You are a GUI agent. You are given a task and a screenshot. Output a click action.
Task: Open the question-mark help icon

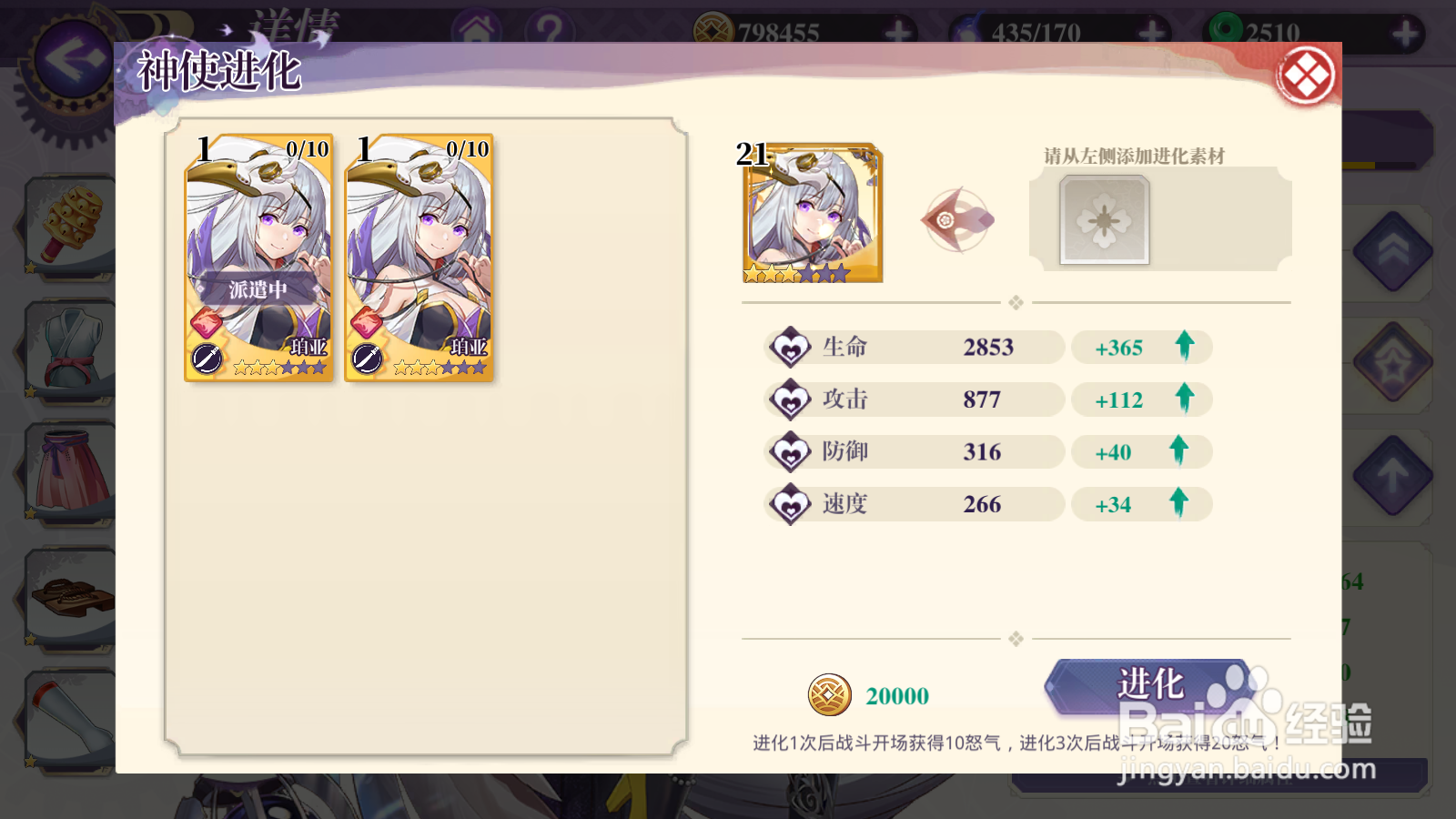(550, 25)
